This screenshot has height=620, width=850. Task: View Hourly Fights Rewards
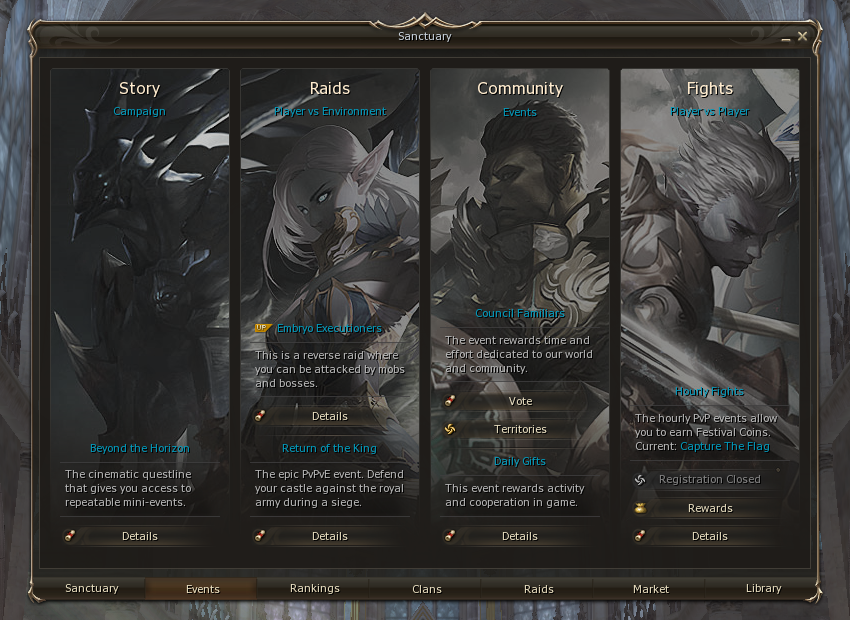709,508
